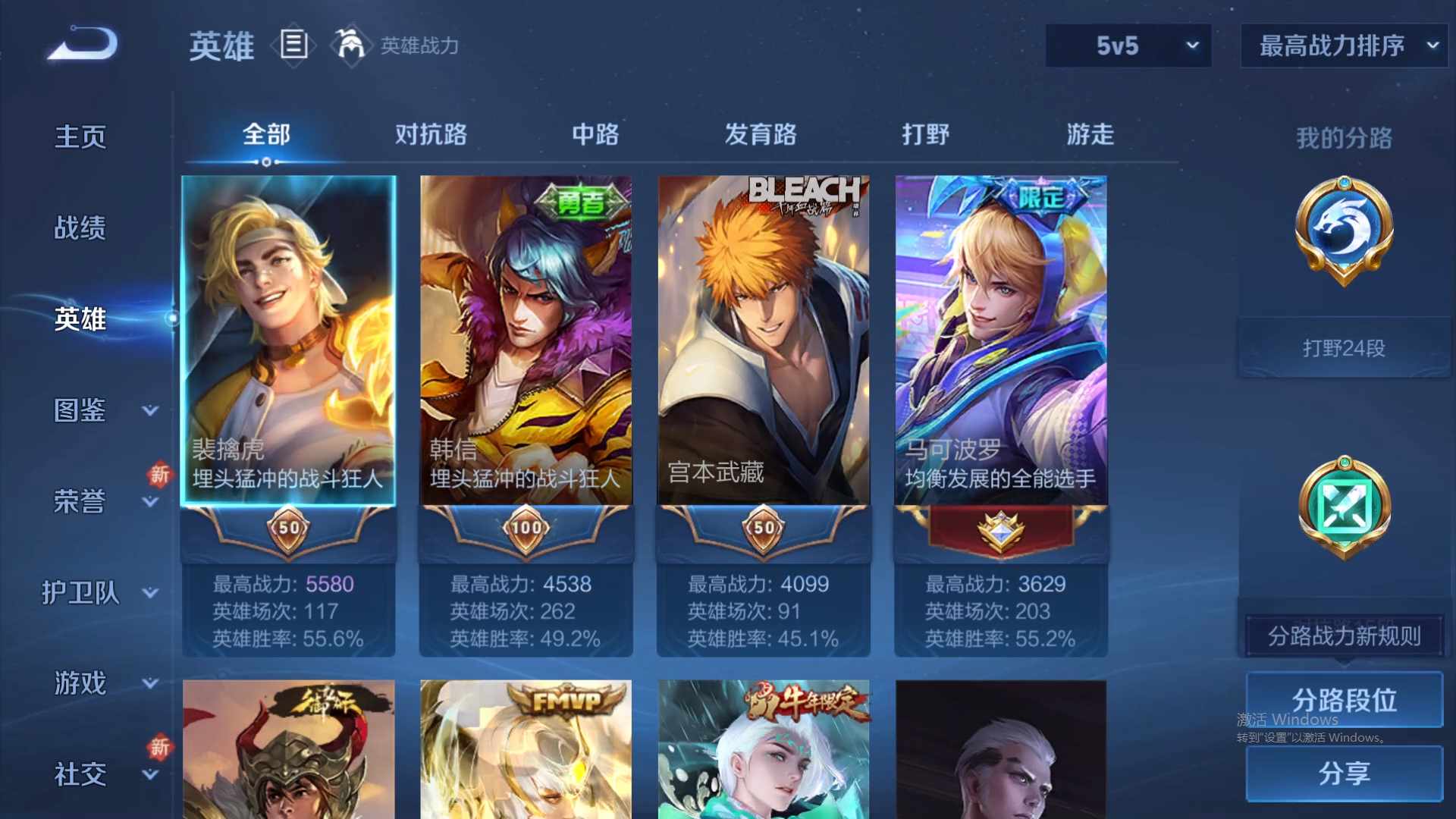Image resolution: width=1456 pixels, height=819 pixels.
Task: Click the 分路段位 button
Action: [1343, 699]
